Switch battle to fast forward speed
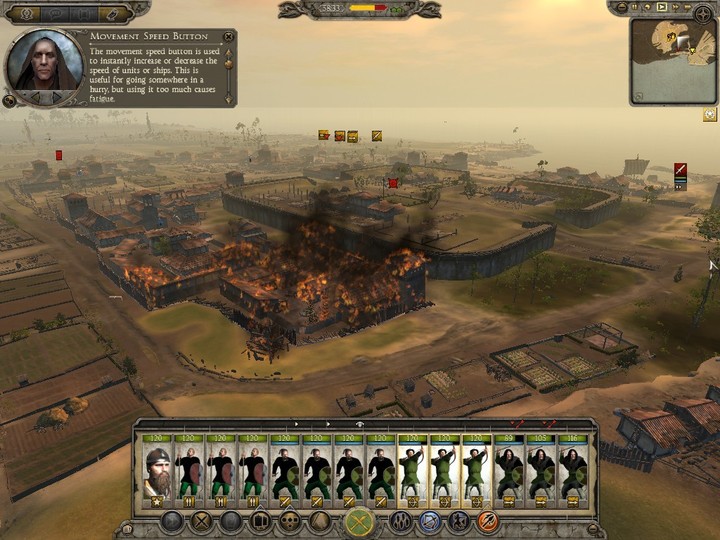This screenshot has height=540, width=720. point(676,8)
